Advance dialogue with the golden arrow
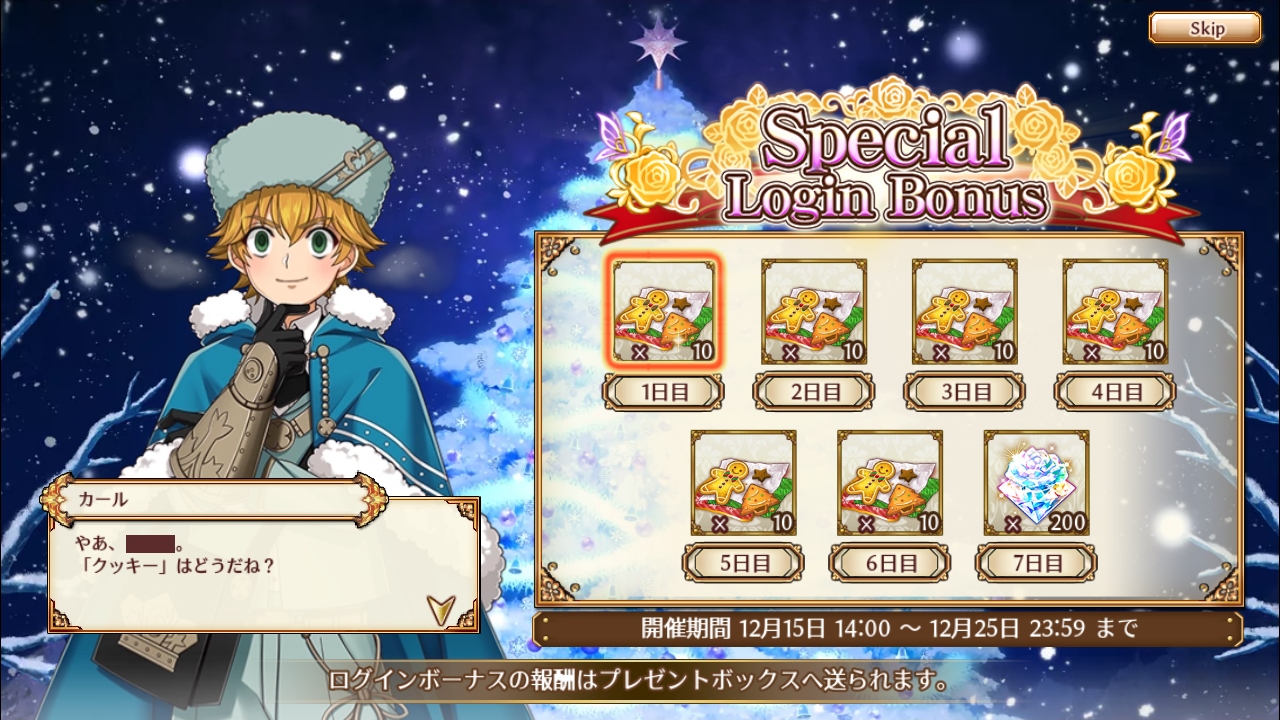1280x720 pixels. click(439, 606)
